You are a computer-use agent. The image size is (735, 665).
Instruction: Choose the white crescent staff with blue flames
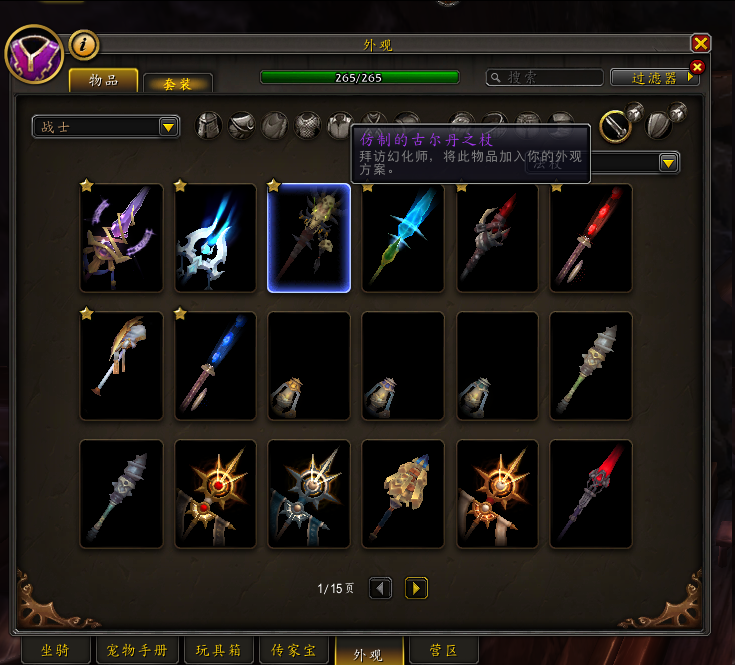tap(215, 238)
